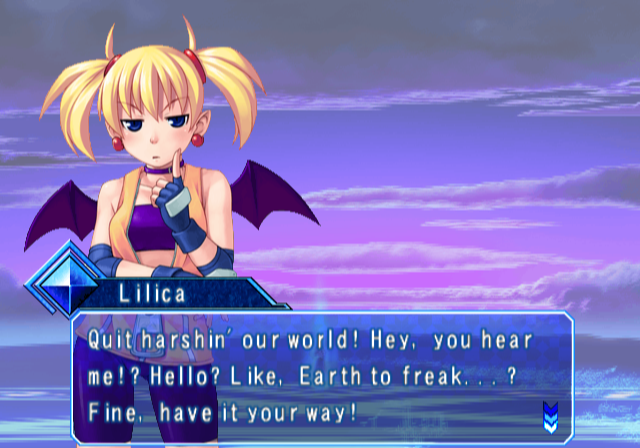The image size is (640, 448).
Task: Advance dialogue with the blue arrow indicator
Action: click(549, 414)
